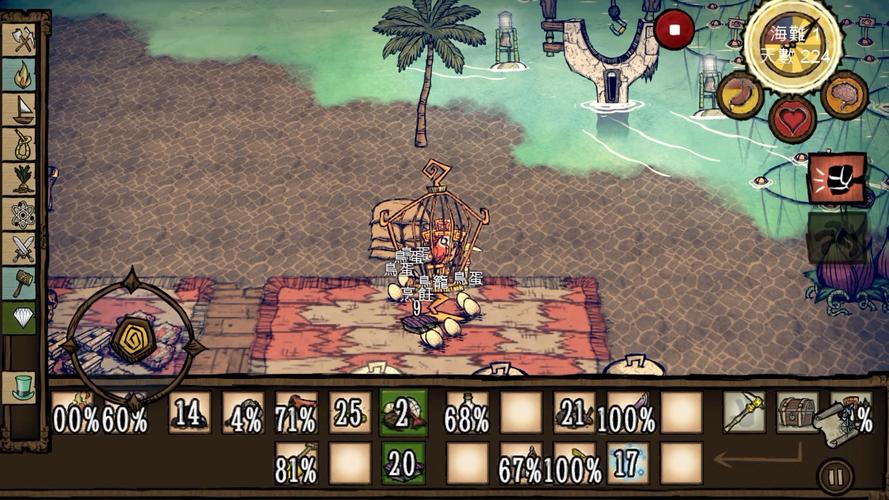Image resolution: width=889 pixels, height=500 pixels.
Task: Open the Tools crafting tab
Action: (21, 40)
